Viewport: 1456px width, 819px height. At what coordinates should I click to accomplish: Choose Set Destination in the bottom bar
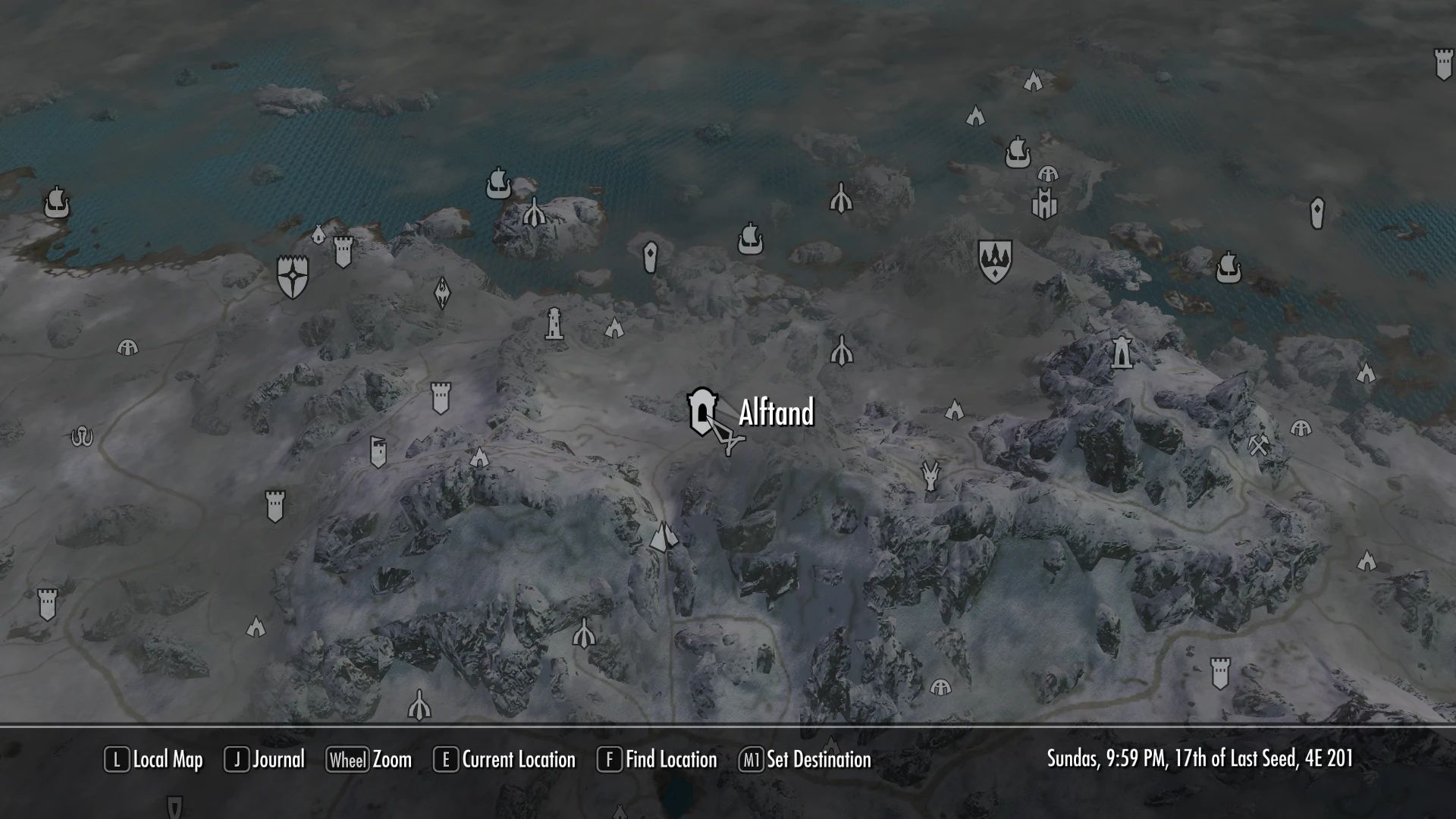click(x=805, y=760)
